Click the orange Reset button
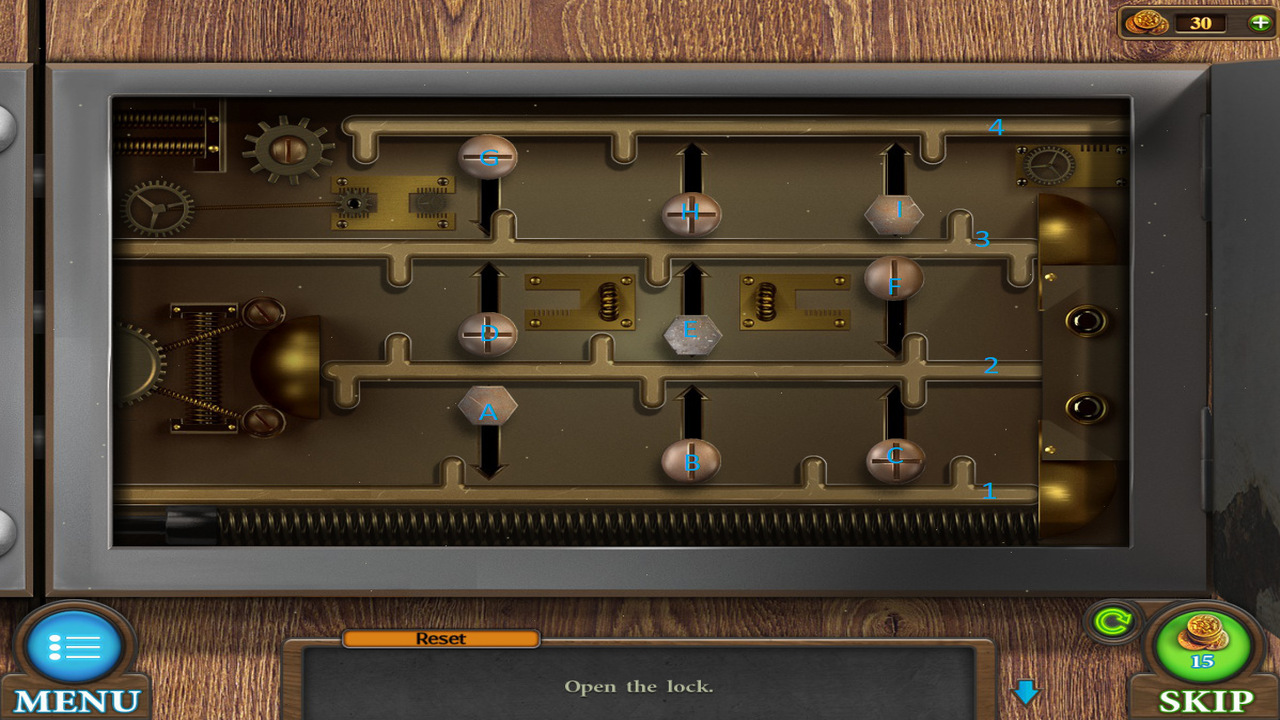 pyautogui.click(x=441, y=639)
